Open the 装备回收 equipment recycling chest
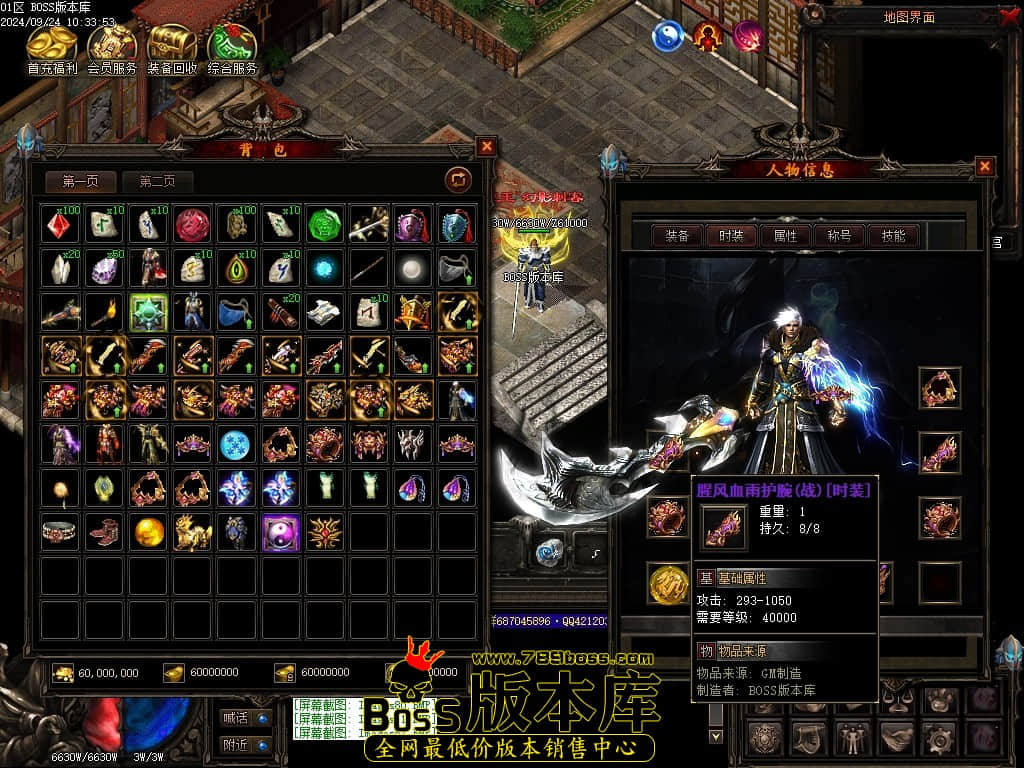 [x=172, y=48]
